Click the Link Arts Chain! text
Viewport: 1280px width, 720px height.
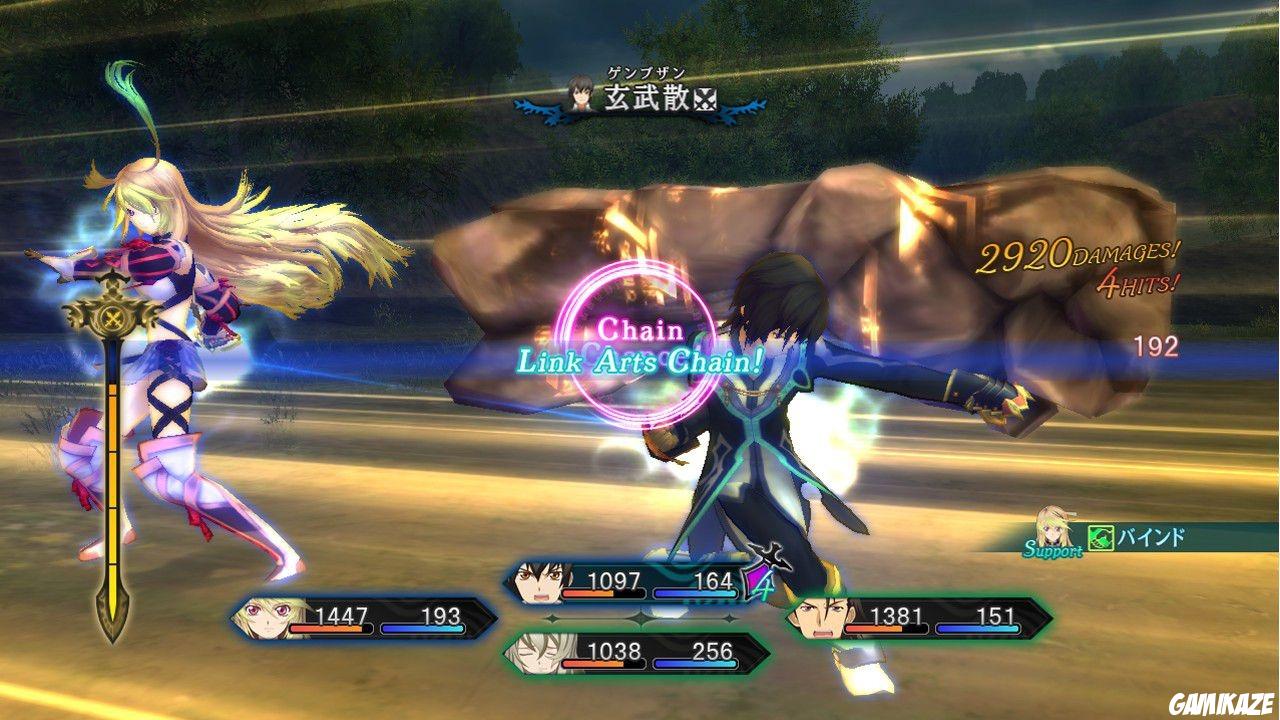[x=640, y=360]
